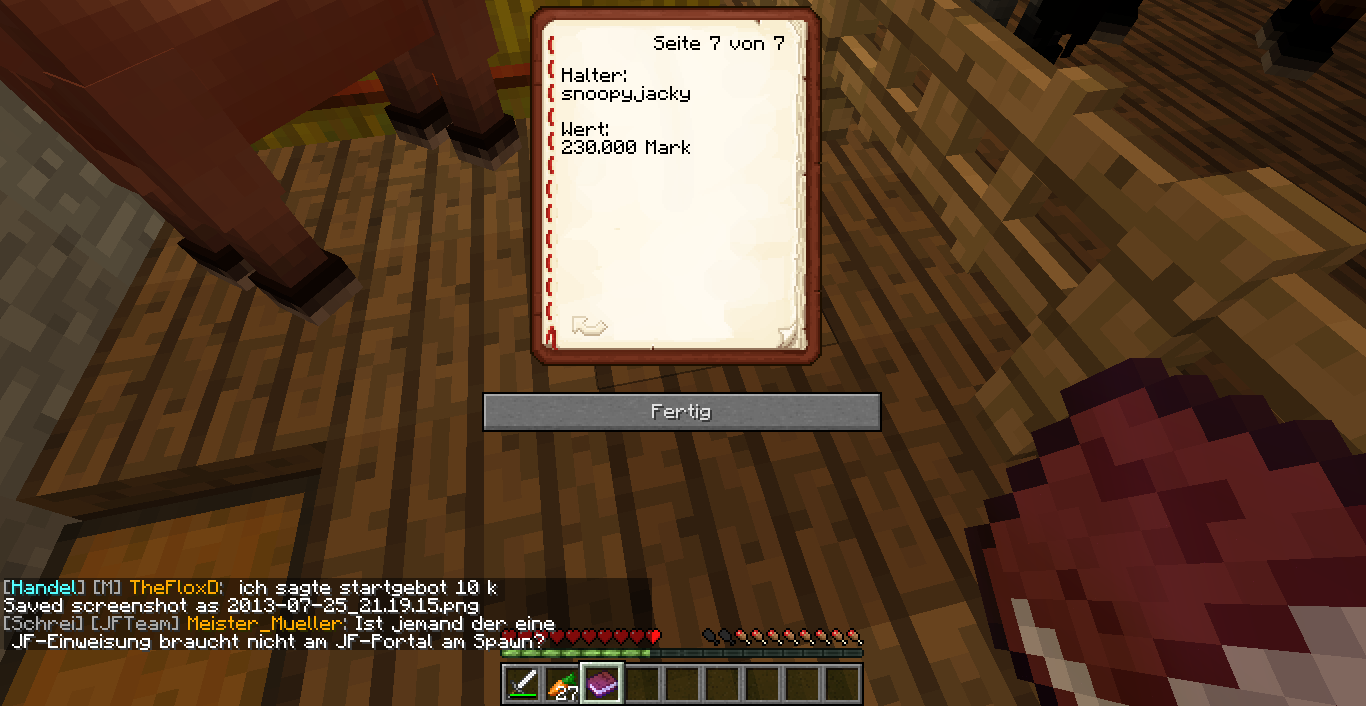This screenshot has width=1366, height=706.
Task: Turn back to the previous book page
Action: click(x=589, y=326)
